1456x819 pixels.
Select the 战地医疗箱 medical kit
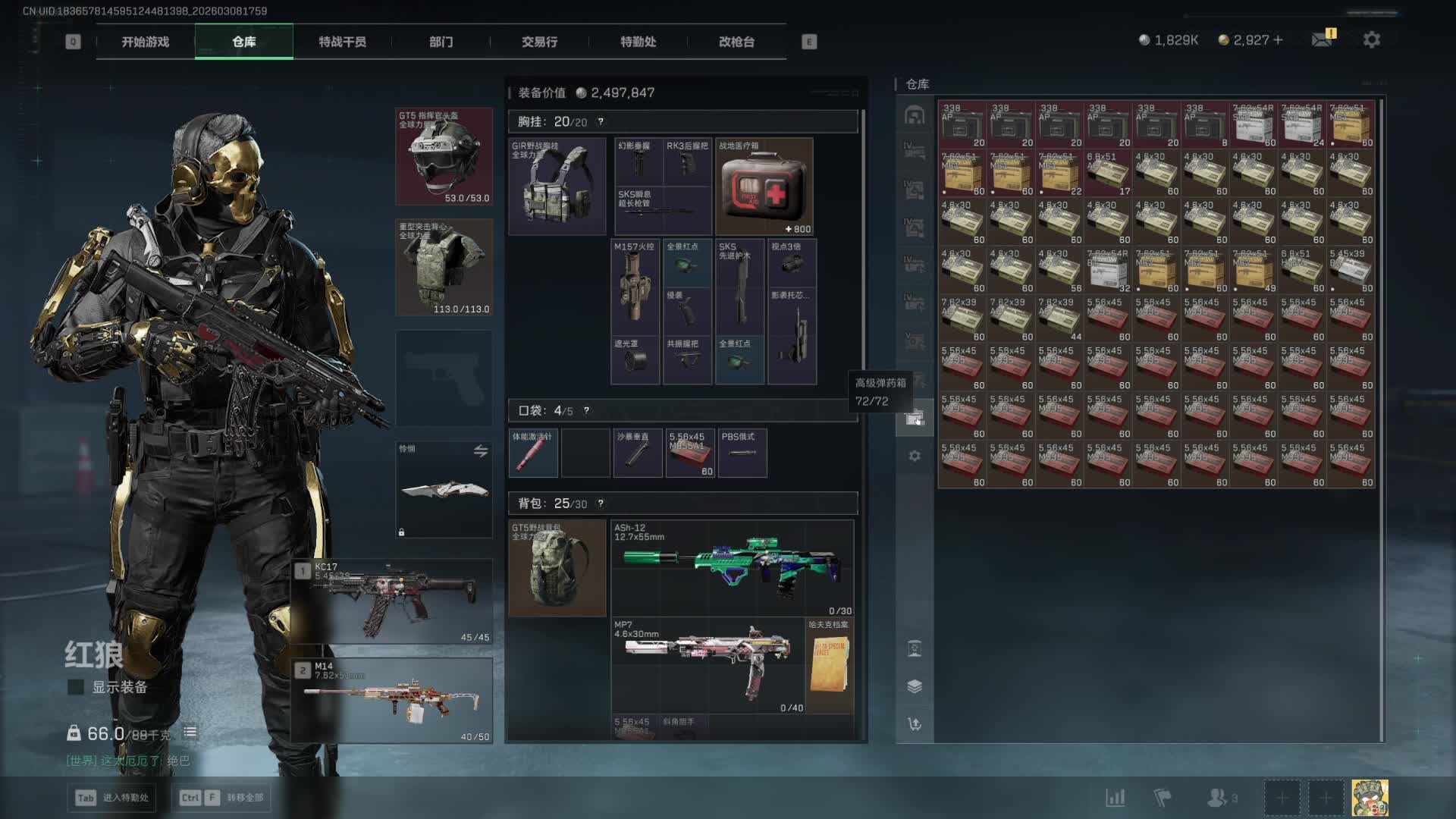click(764, 187)
